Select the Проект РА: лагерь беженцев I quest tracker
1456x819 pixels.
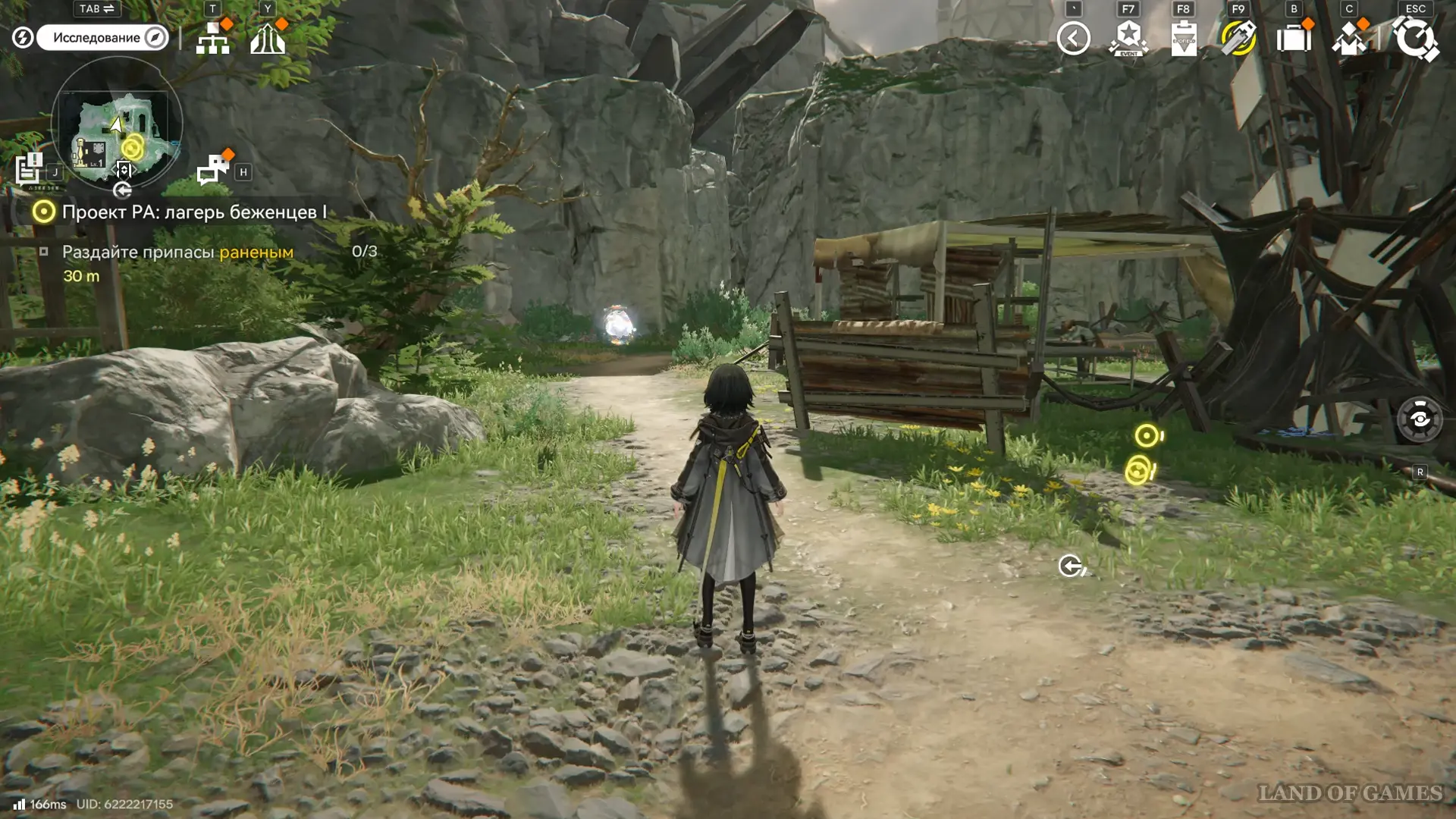(x=193, y=212)
